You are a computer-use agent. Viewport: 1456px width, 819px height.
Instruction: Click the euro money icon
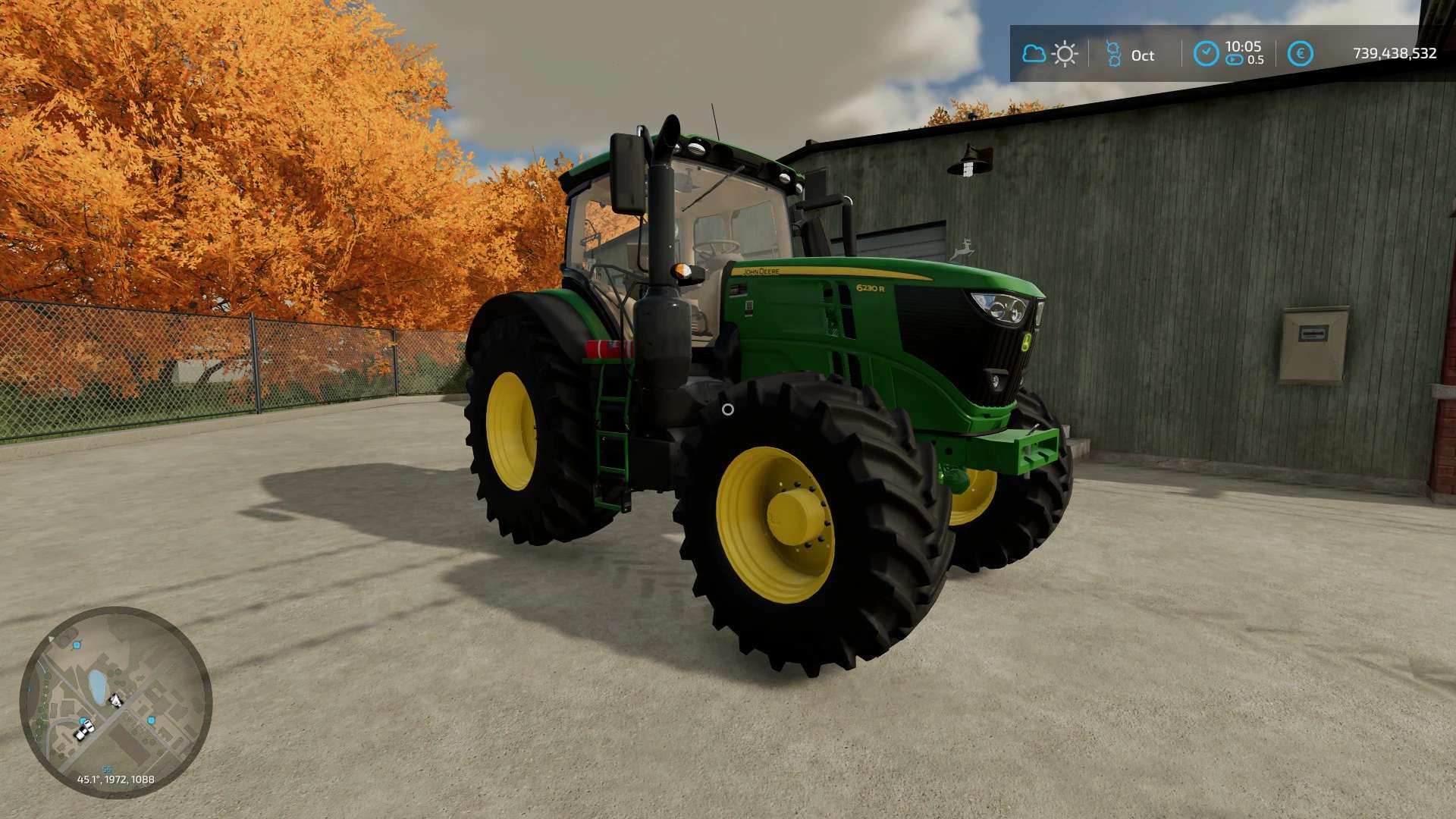(x=1300, y=54)
